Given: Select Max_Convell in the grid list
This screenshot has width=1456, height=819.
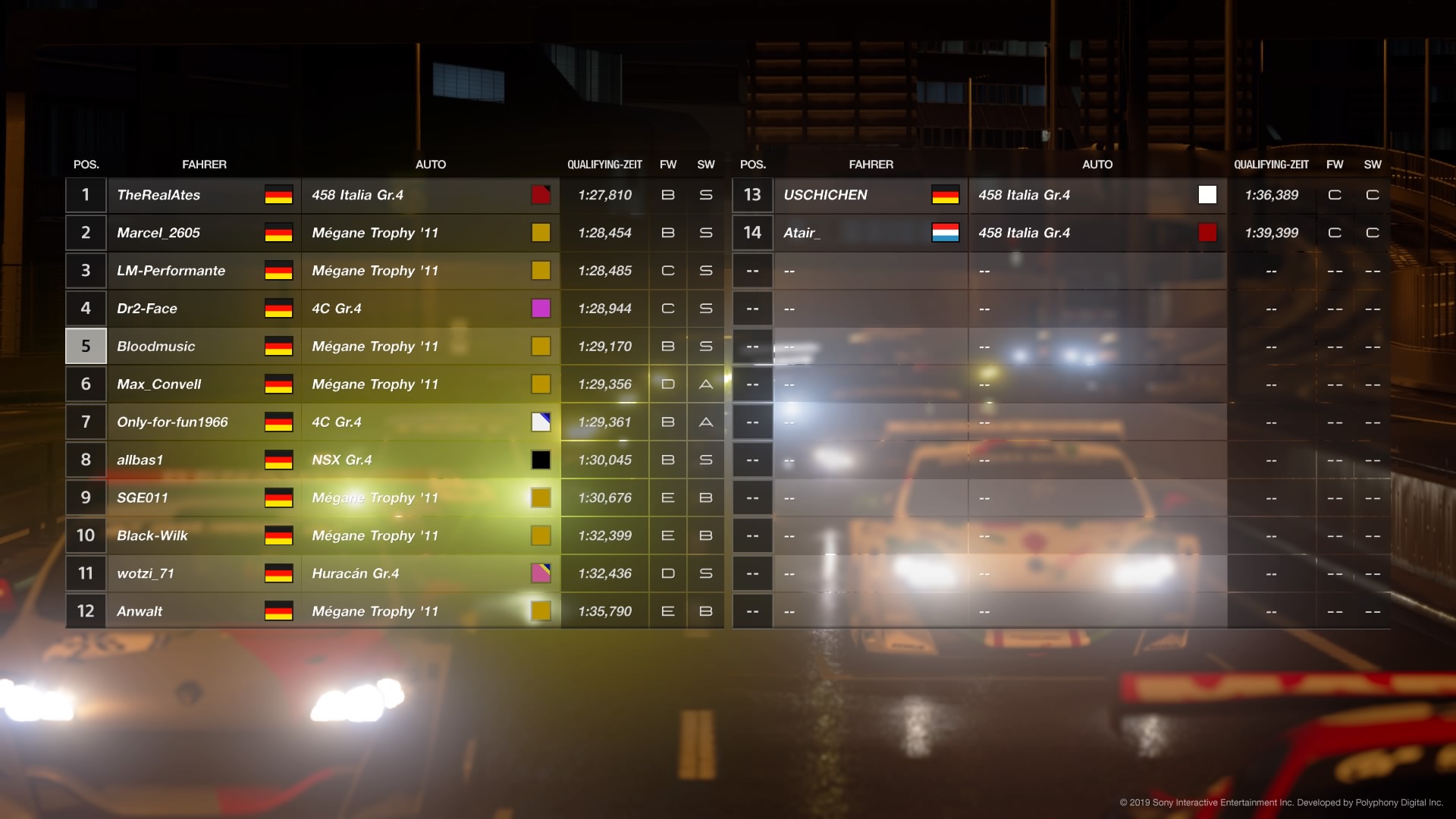Looking at the screenshot, I should pyautogui.click(x=159, y=384).
